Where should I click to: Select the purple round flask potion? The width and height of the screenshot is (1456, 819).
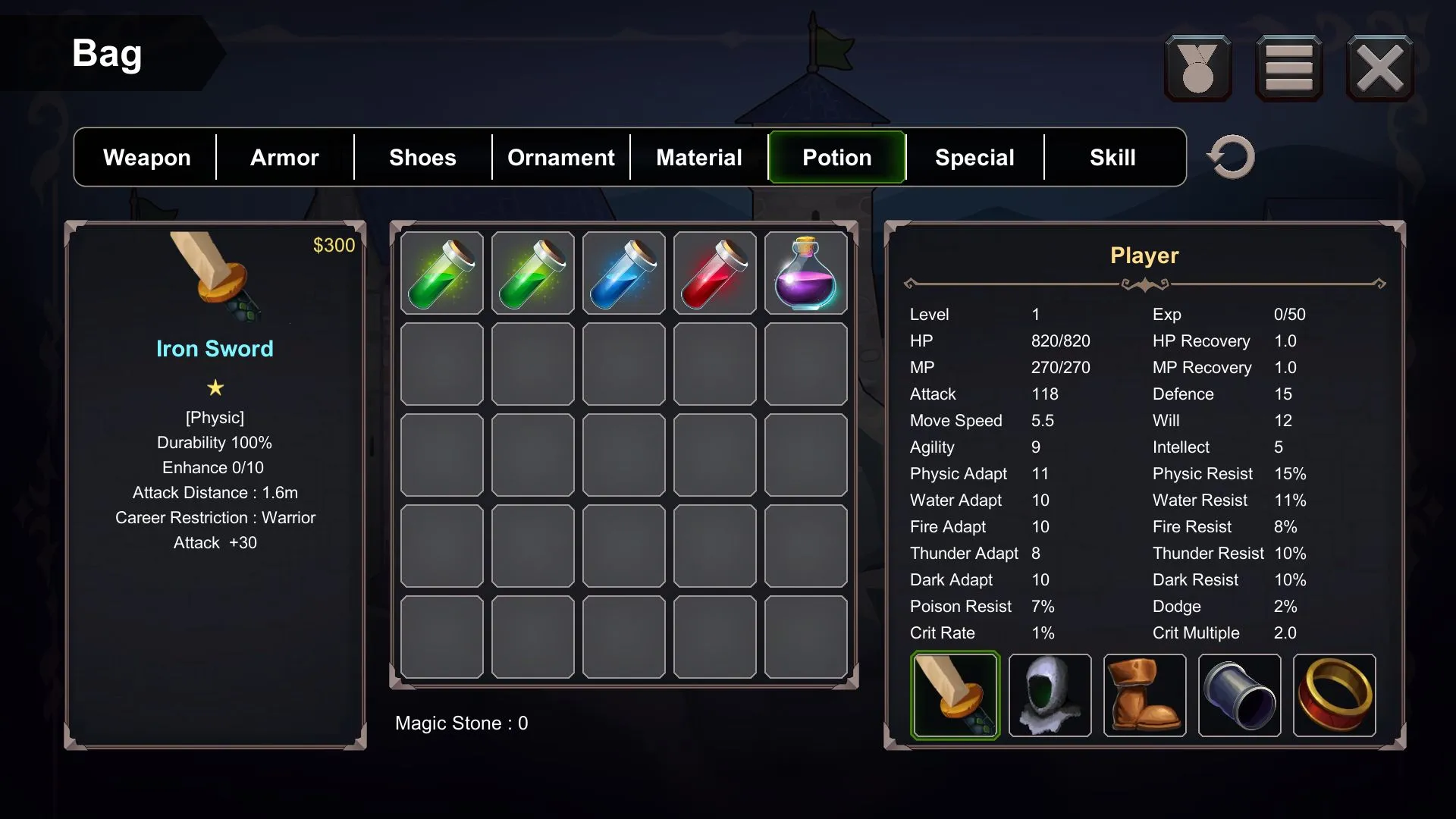point(806,273)
